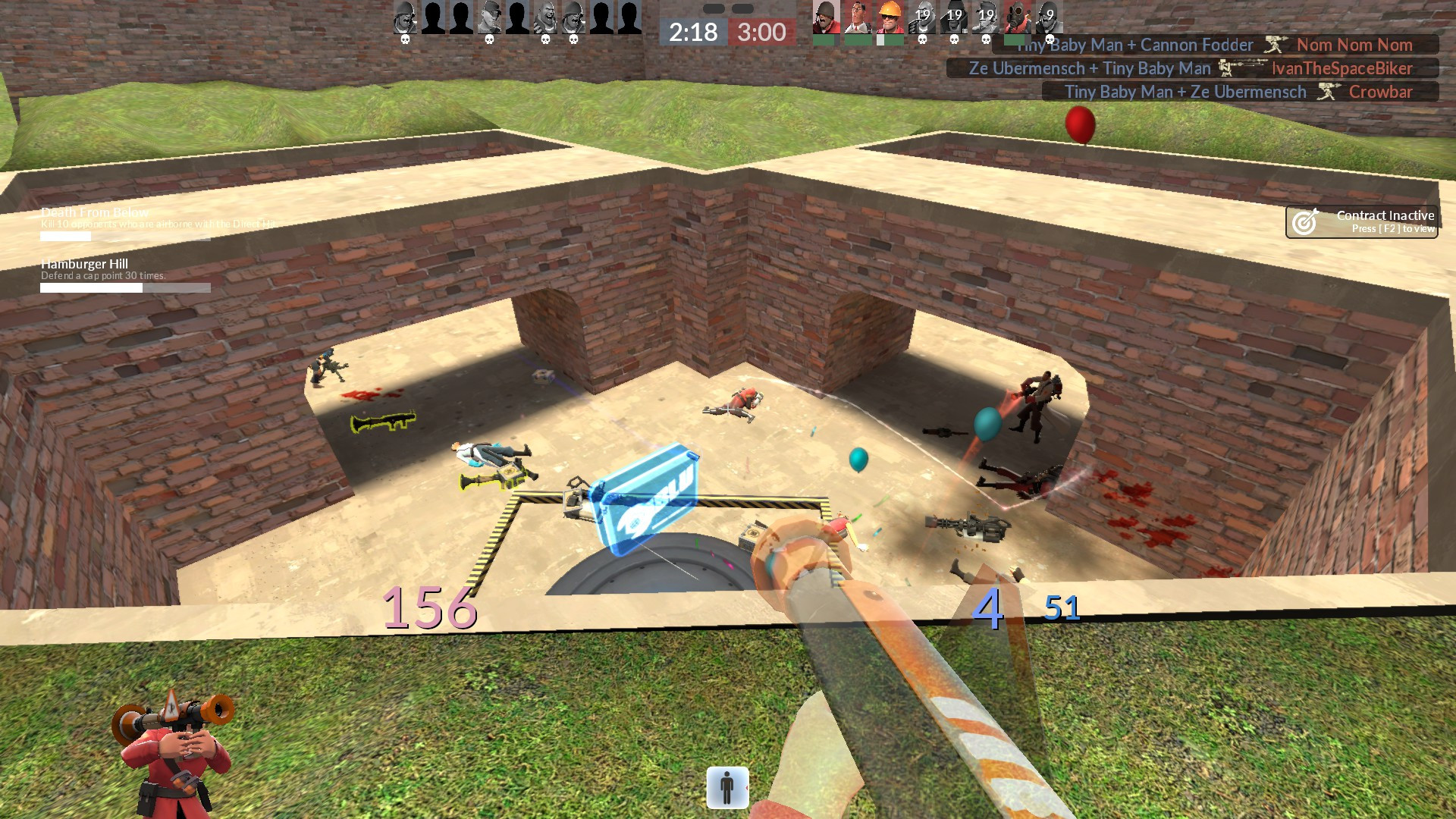Click the rocket launcher kill icon next to Crowbar

(1327, 92)
